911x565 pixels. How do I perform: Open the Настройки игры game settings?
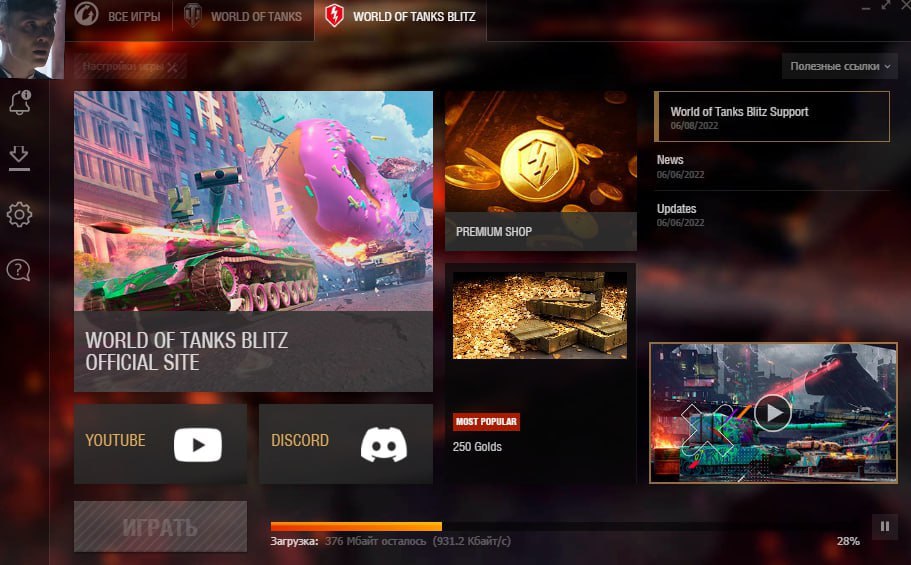(x=130, y=66)
